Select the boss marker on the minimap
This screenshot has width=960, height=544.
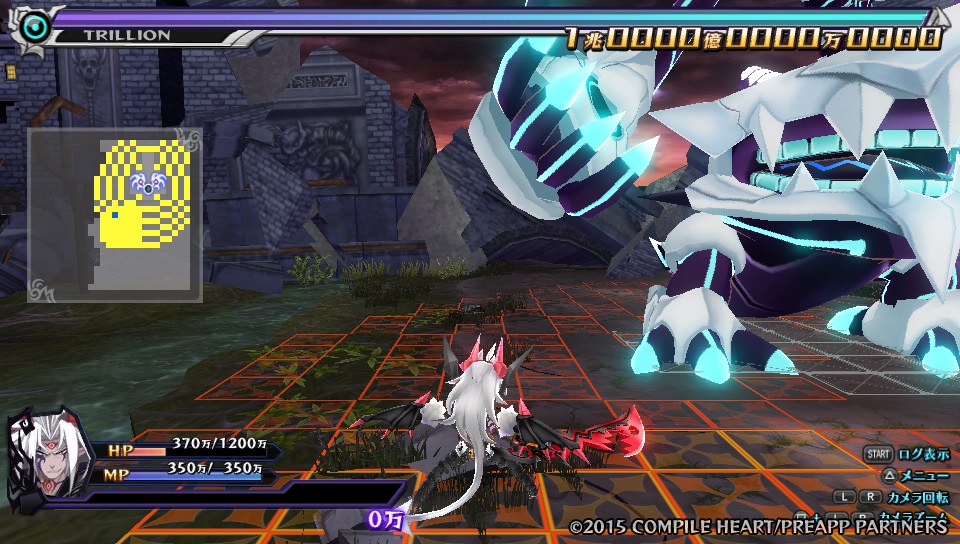click(147, 184)
